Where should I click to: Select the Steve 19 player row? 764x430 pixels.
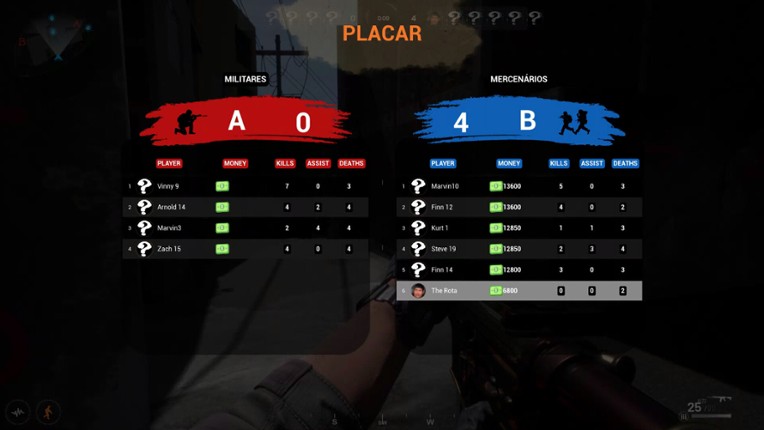coord(520,249)
